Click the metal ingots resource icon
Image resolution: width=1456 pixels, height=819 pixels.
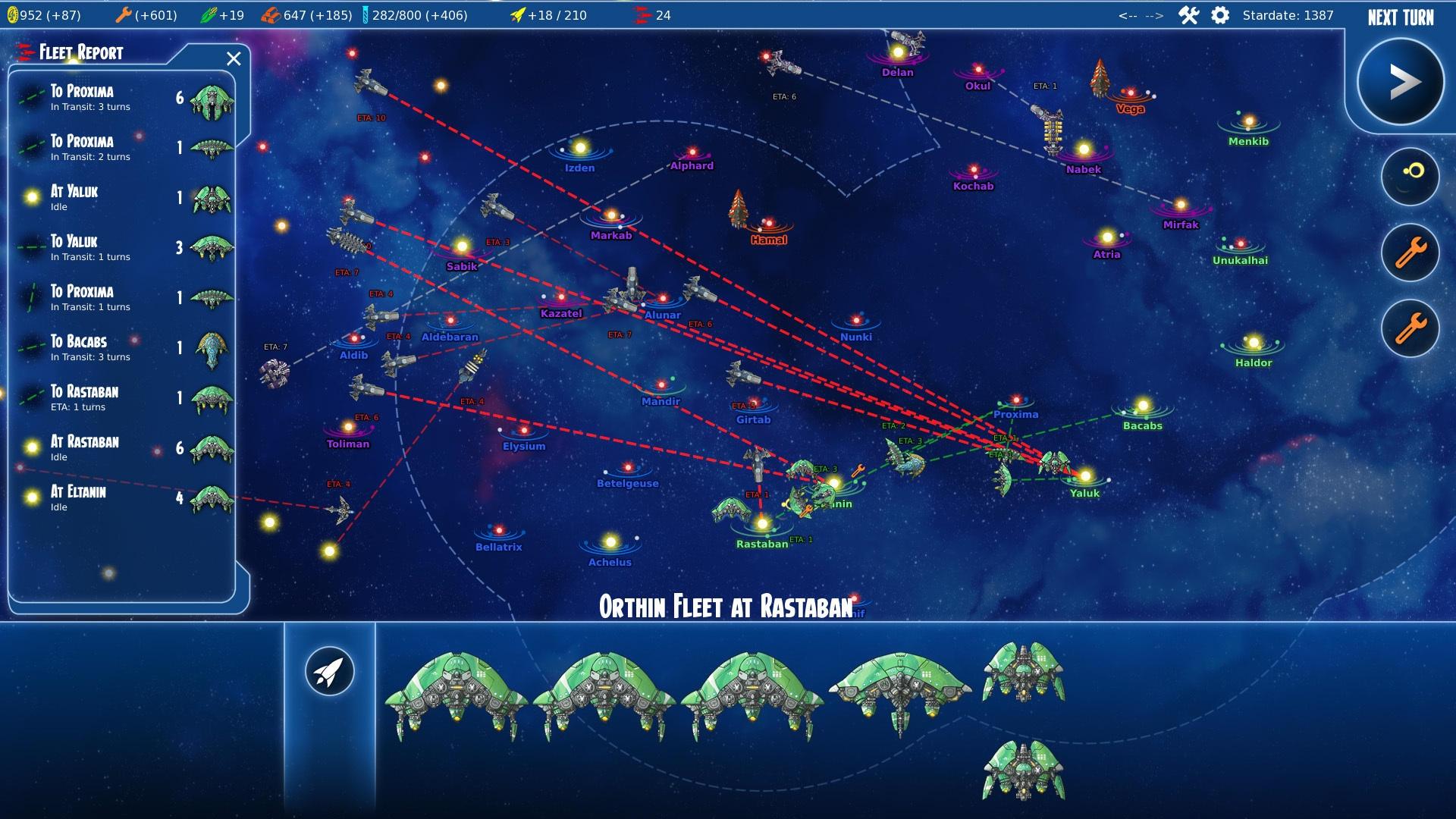[271, 13]
